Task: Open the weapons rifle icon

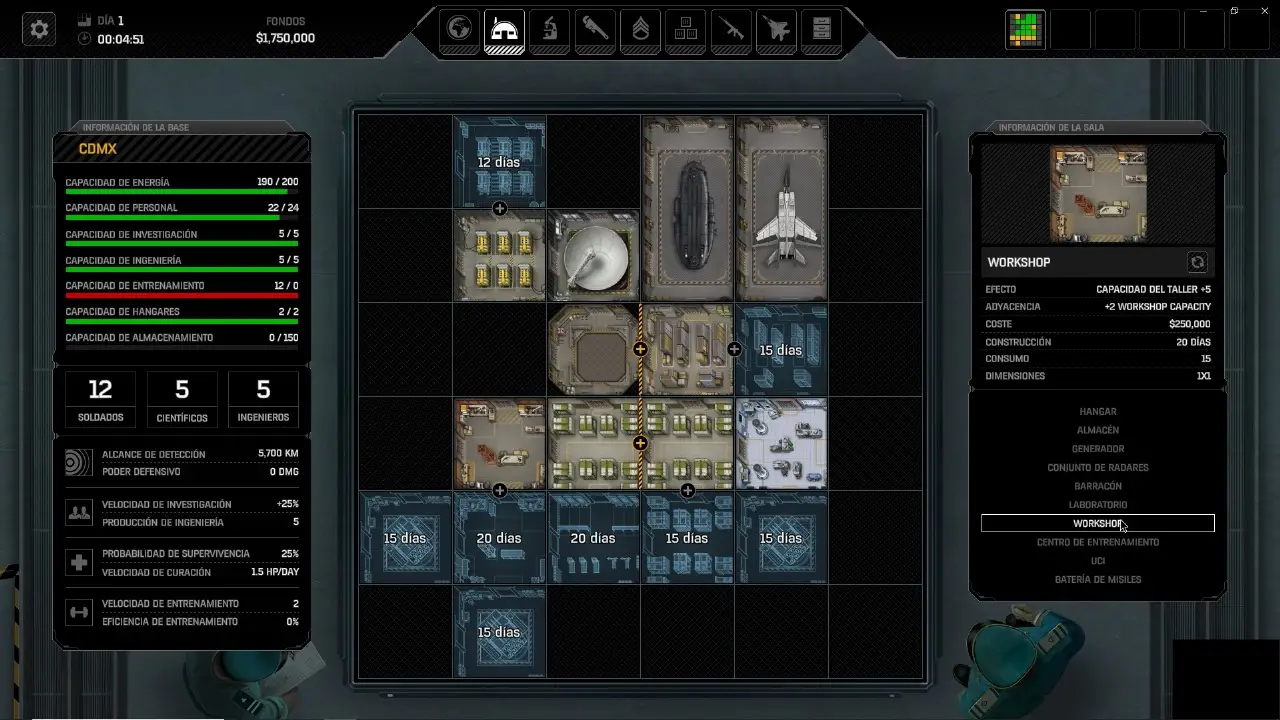Action: (731, 30)
